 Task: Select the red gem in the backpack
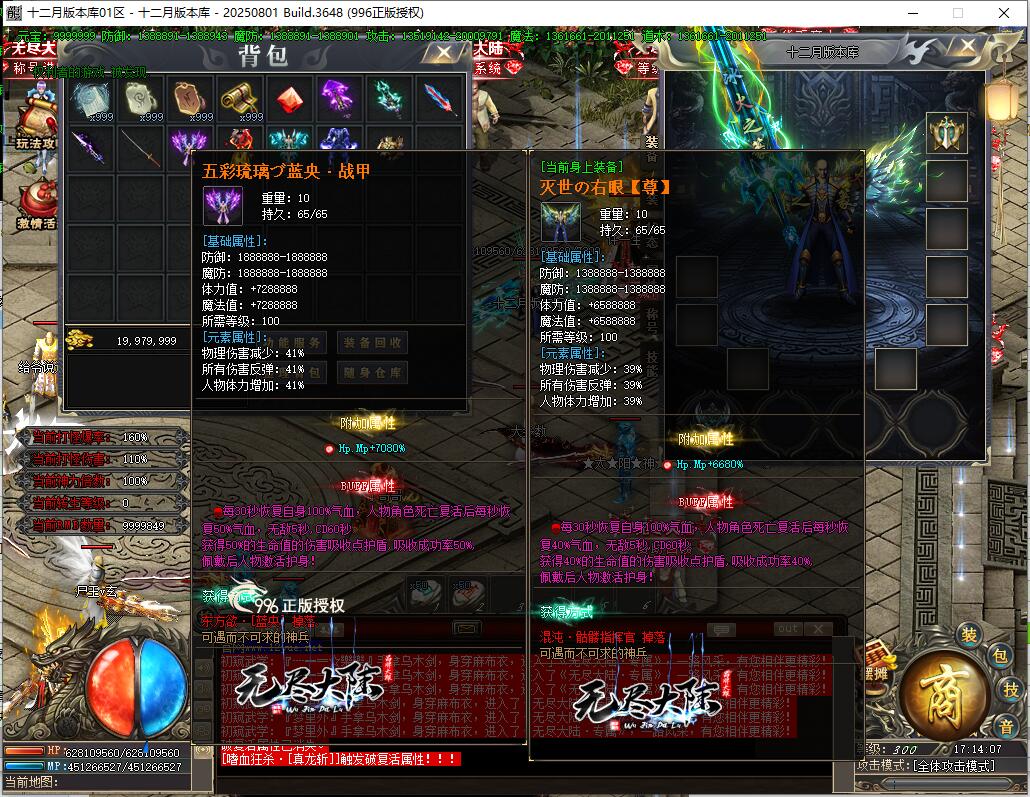click(290, 99)
